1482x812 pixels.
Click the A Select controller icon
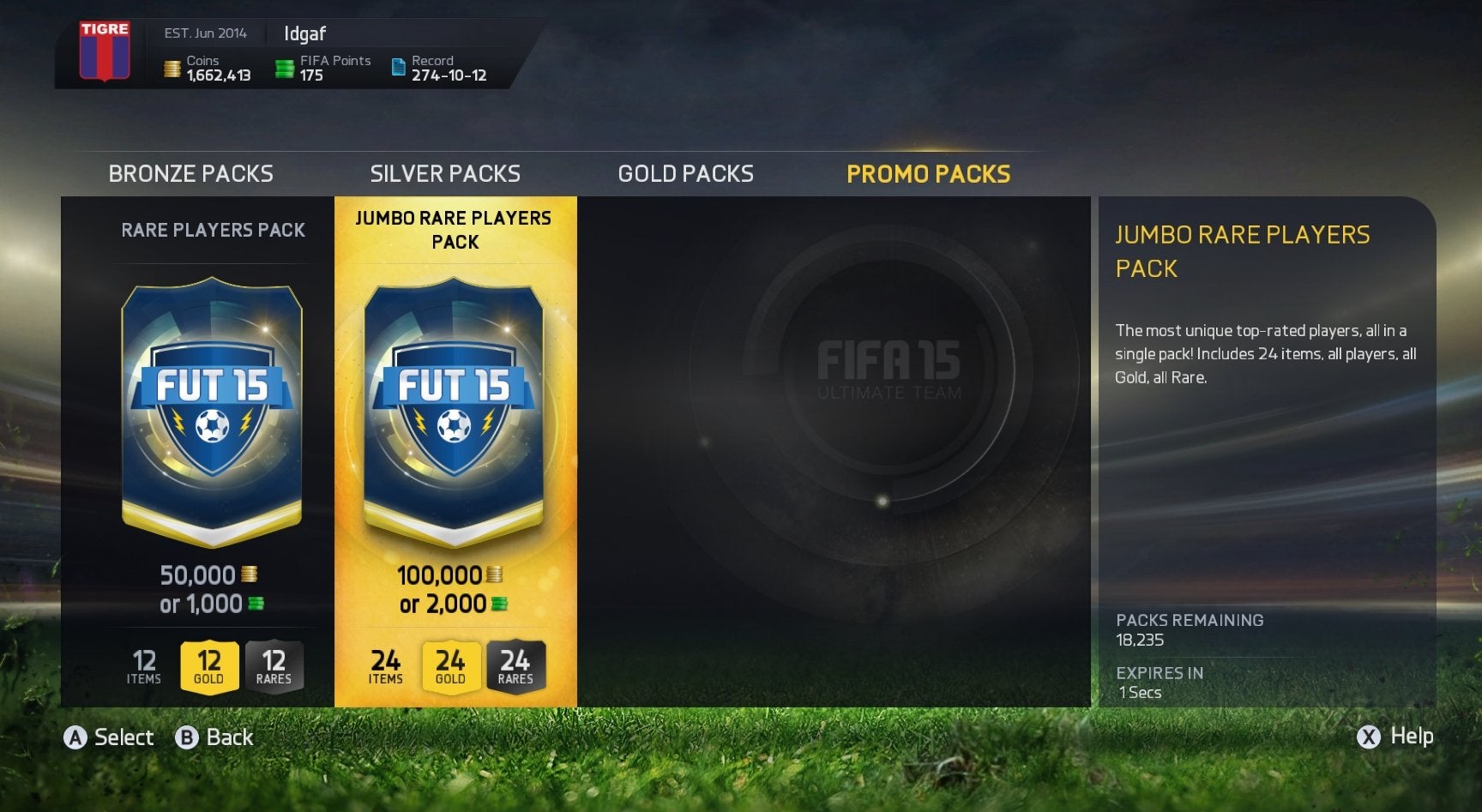tap(78, 737)
